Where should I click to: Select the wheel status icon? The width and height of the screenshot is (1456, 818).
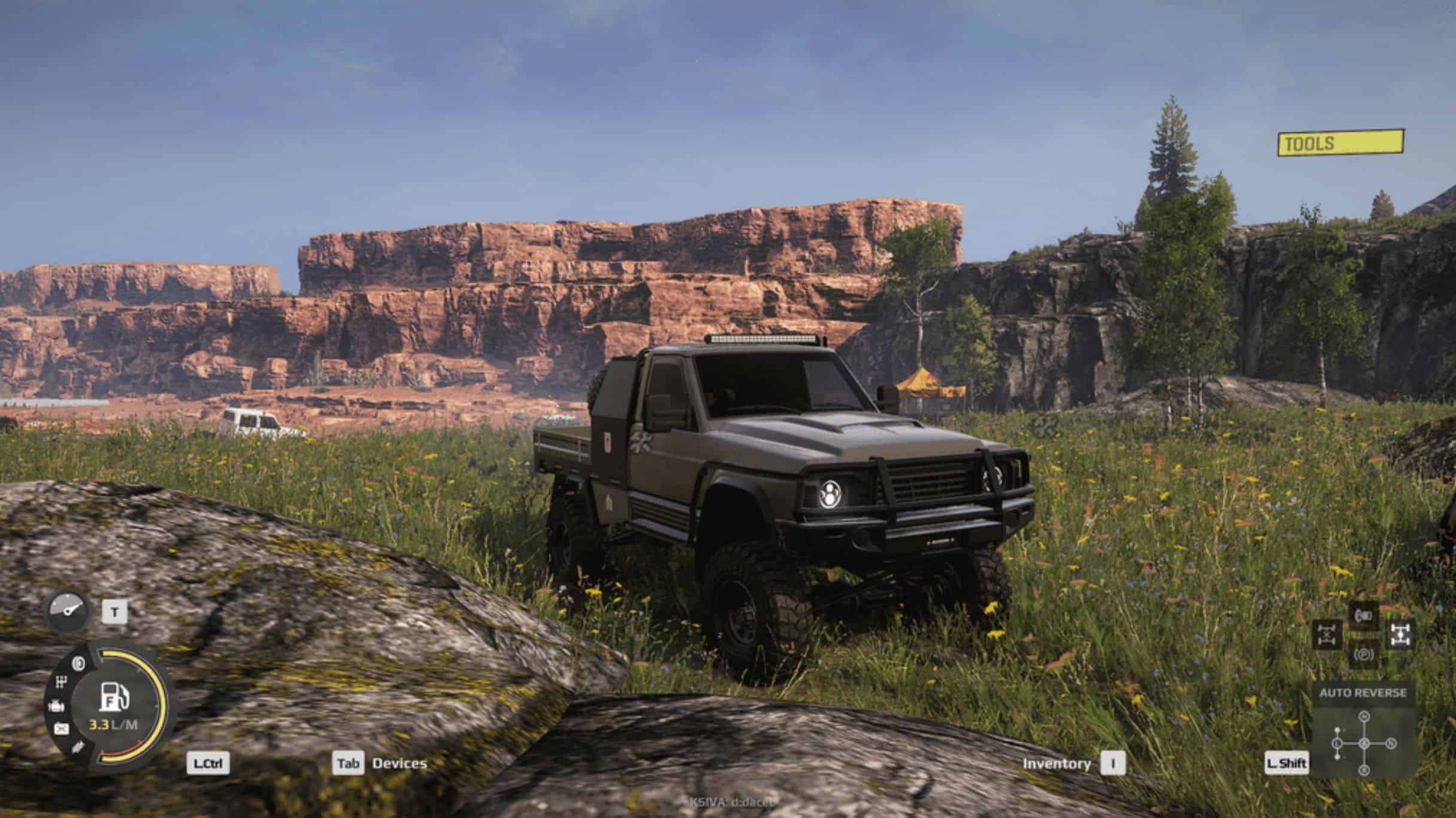[x=78, y=663]
